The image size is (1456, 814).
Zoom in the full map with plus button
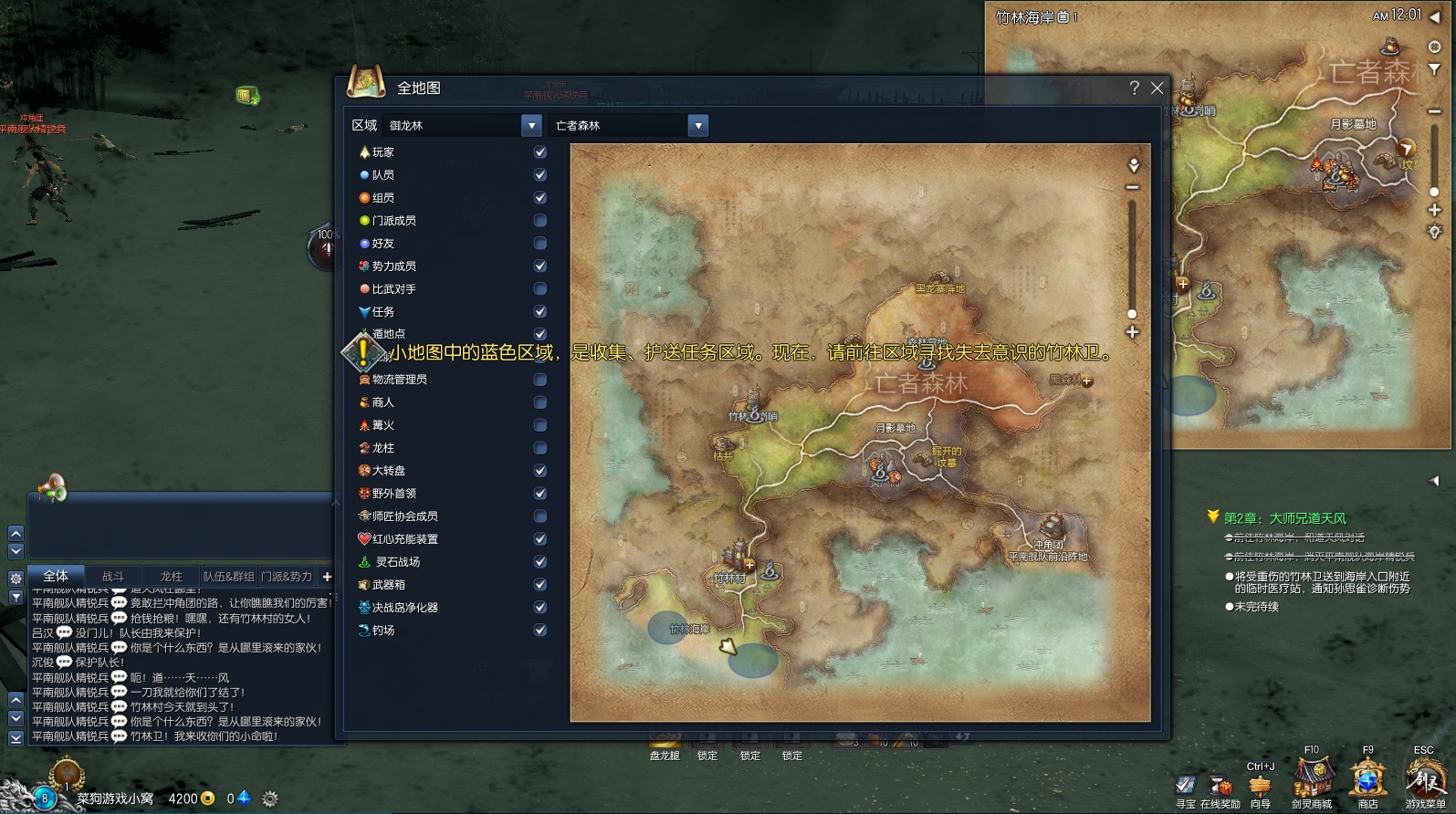click(1132, 332)
